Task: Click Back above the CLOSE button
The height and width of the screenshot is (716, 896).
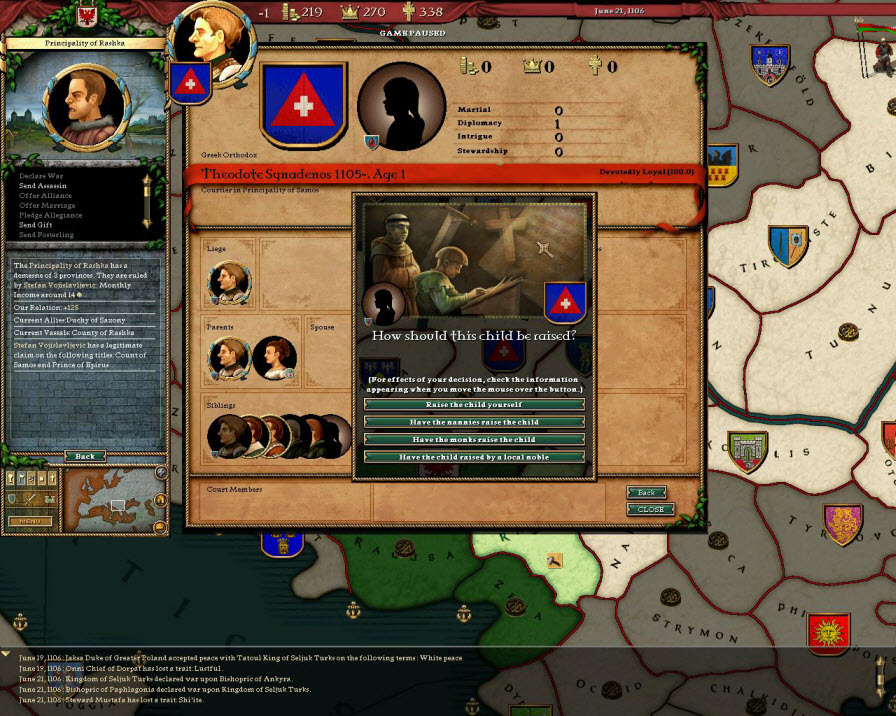Action: click(646, 493)
